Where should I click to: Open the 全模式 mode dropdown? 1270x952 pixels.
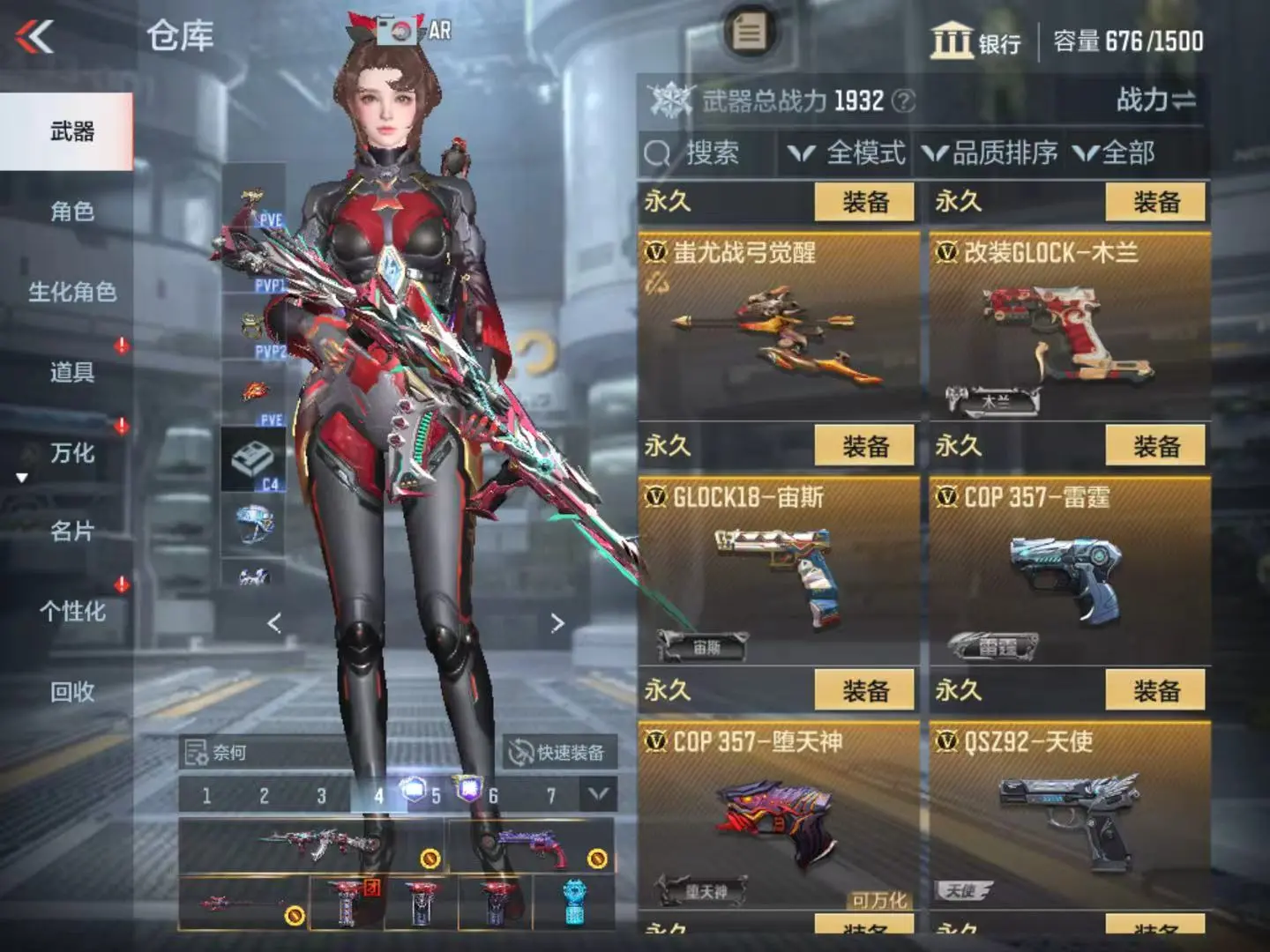(847, 153)
